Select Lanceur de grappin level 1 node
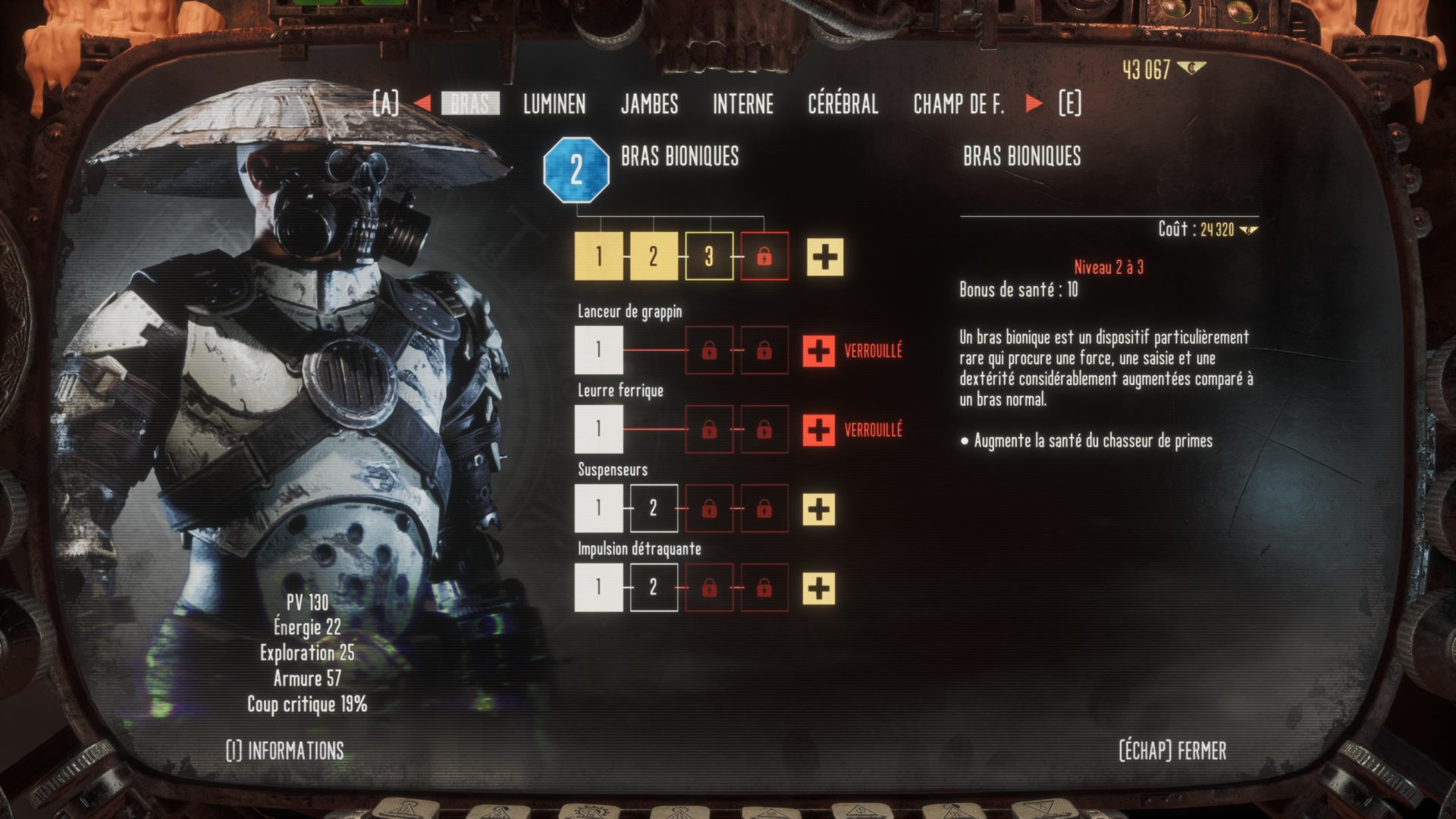The width and height of the screenshot is (1456, 819). 598,350
